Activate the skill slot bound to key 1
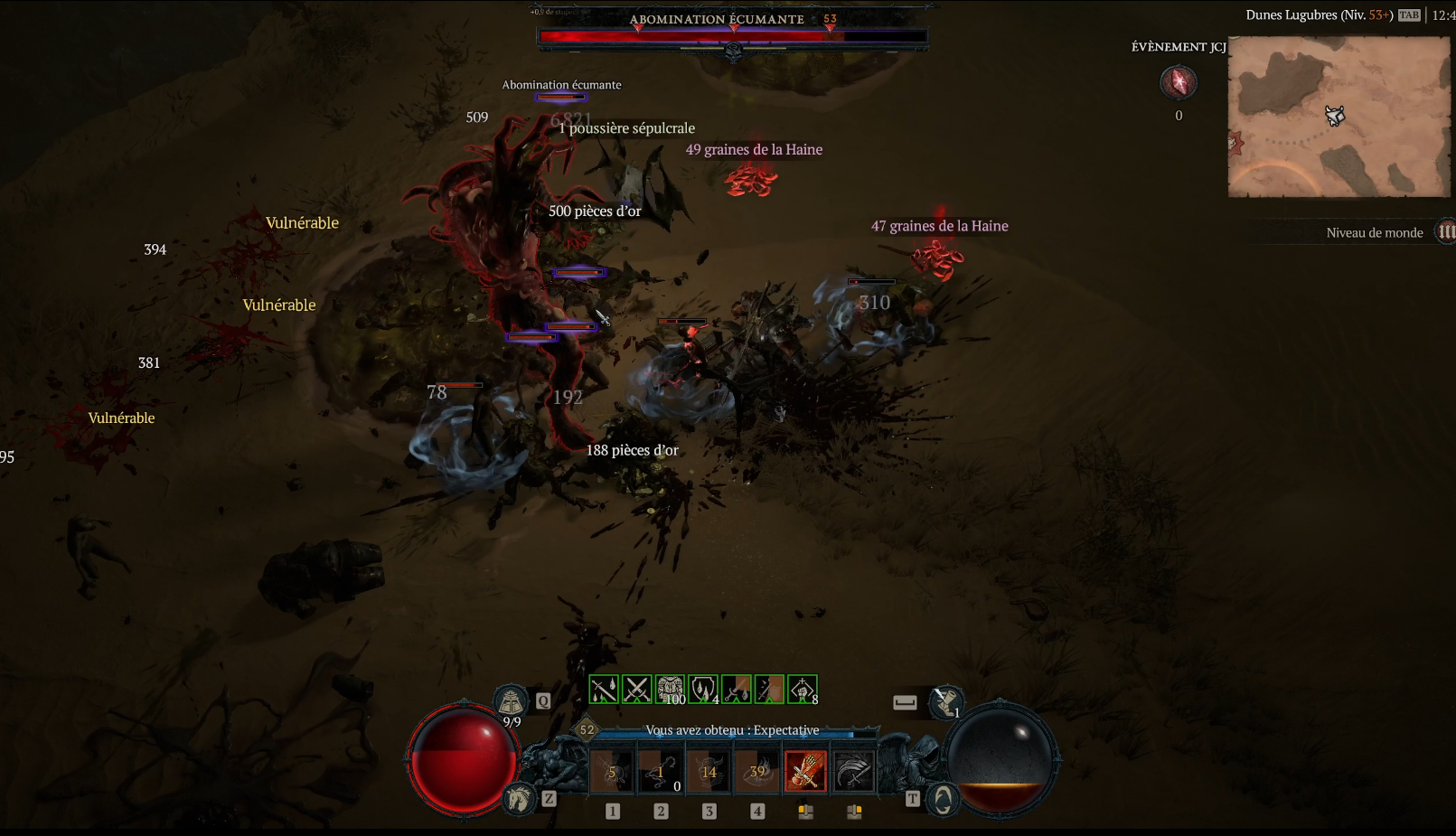The image size is (1456, 836). [x=612, y=771]
